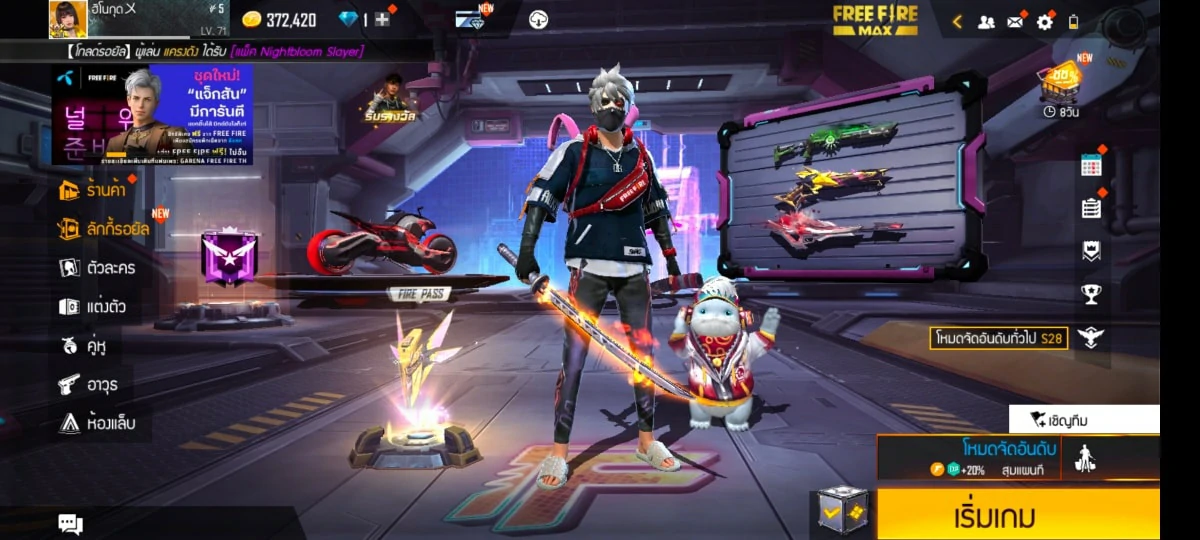Open the player profile avatar

point(68,19)
